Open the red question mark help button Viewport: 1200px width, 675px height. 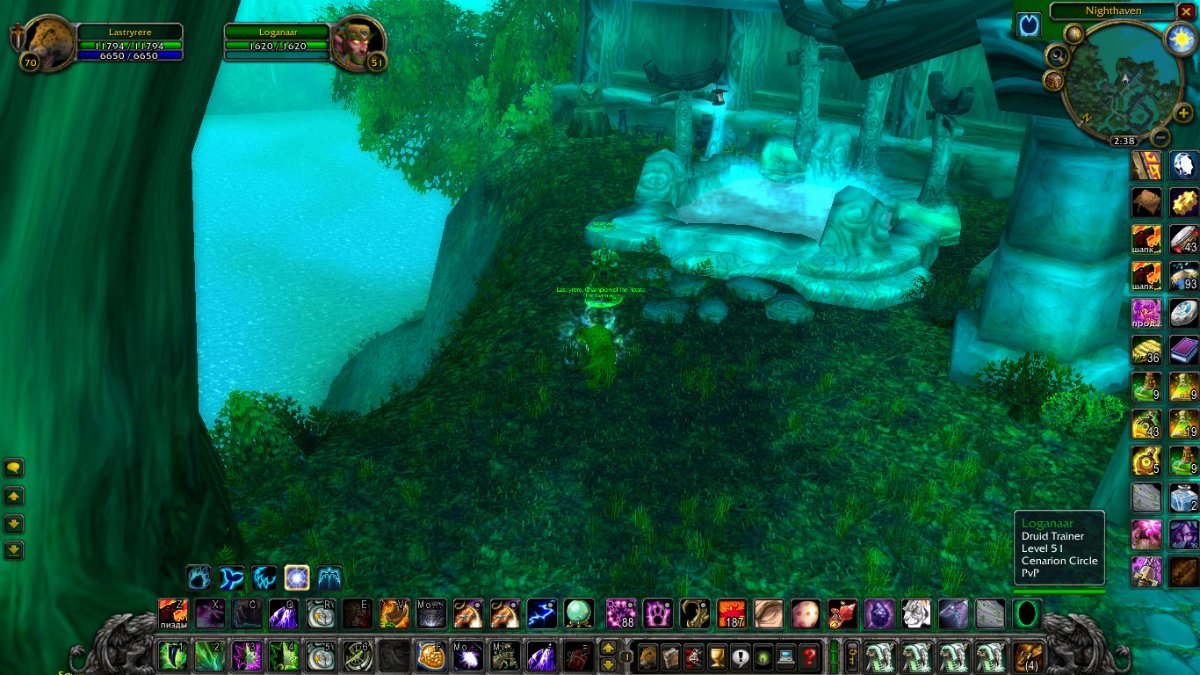810,657
